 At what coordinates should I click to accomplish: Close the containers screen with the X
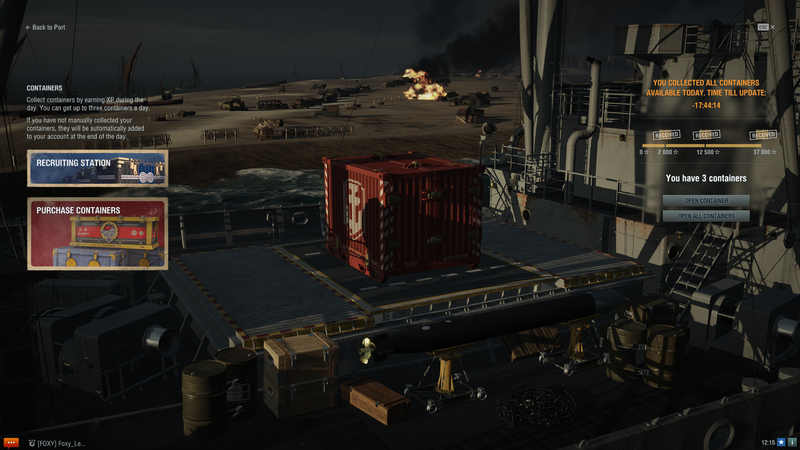click(x=770, y=27)
